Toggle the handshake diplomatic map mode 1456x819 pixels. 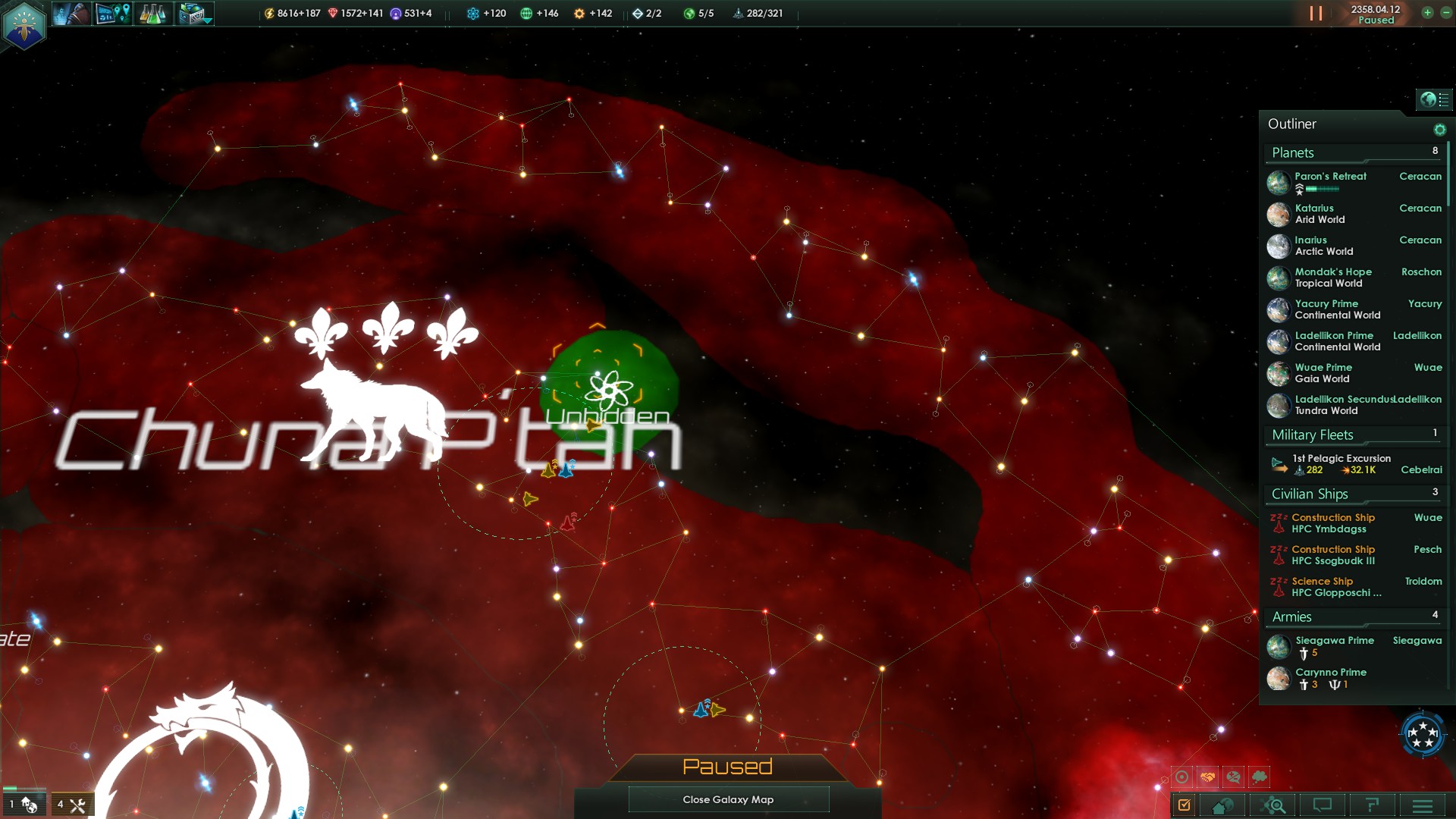[x=1207, y=777]
